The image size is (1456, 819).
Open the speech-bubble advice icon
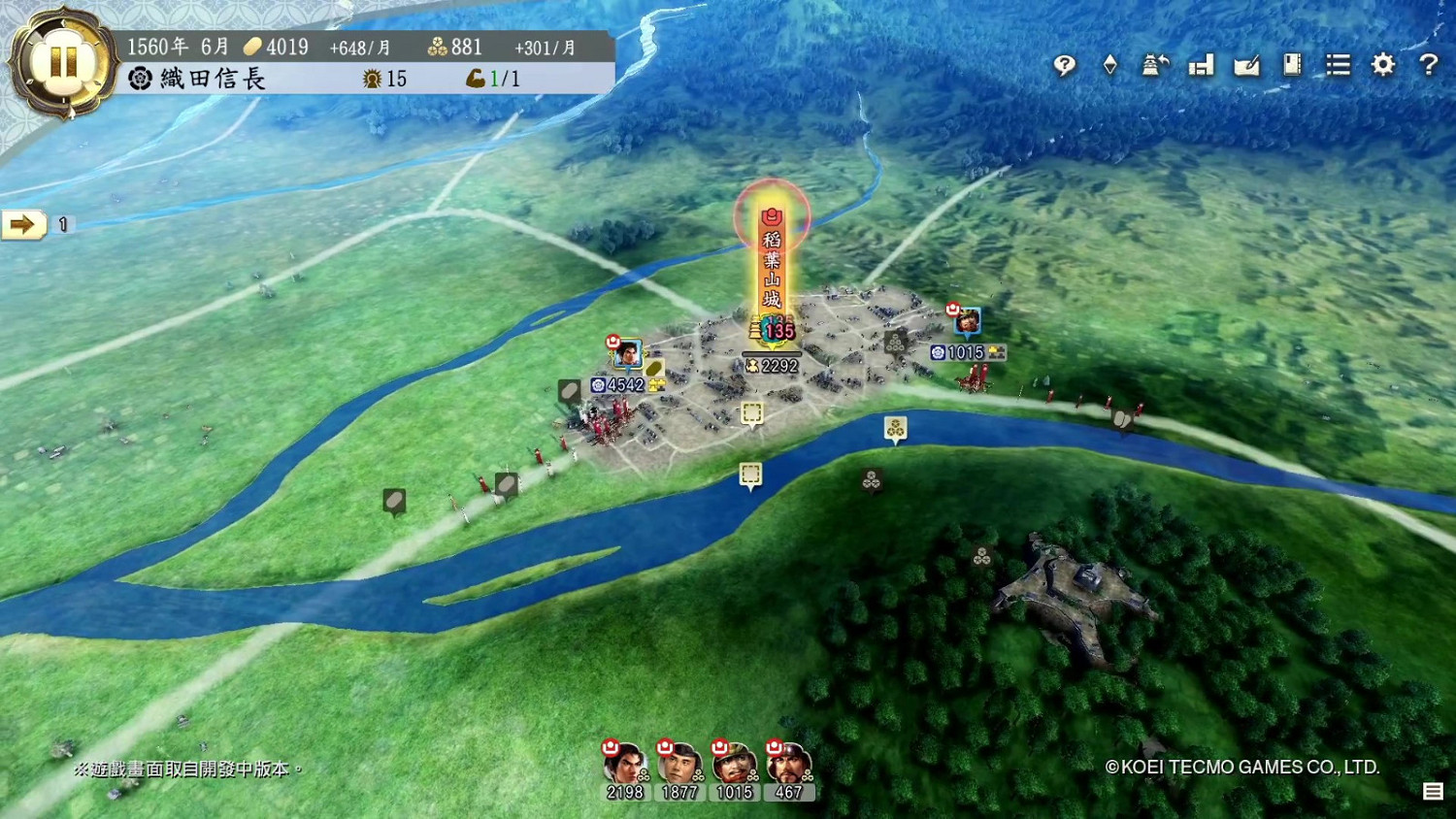[1065, 65]
